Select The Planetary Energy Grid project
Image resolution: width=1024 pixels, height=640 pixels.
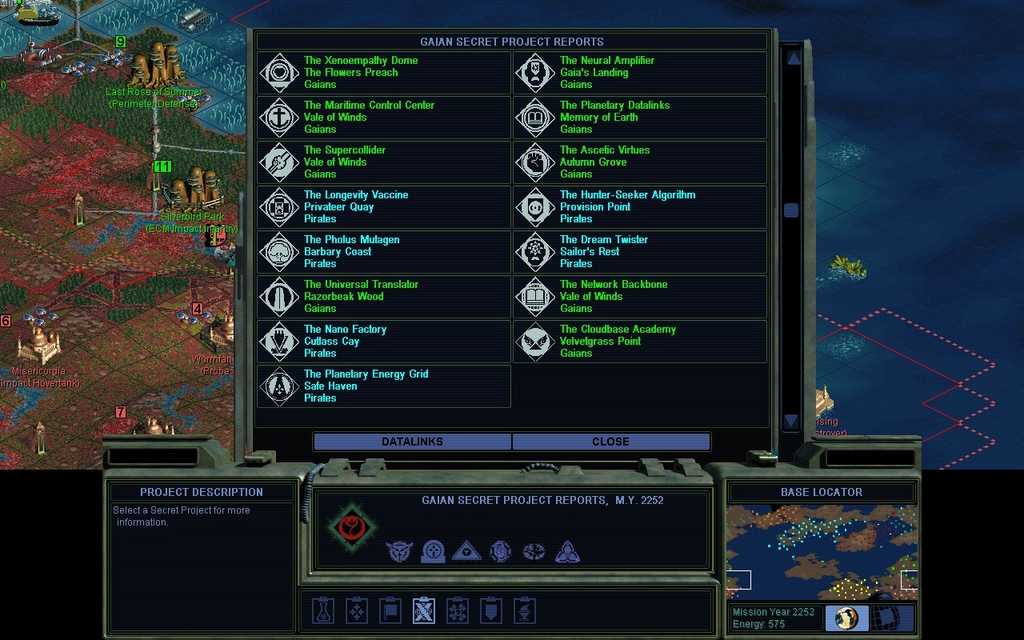(384, 386)
